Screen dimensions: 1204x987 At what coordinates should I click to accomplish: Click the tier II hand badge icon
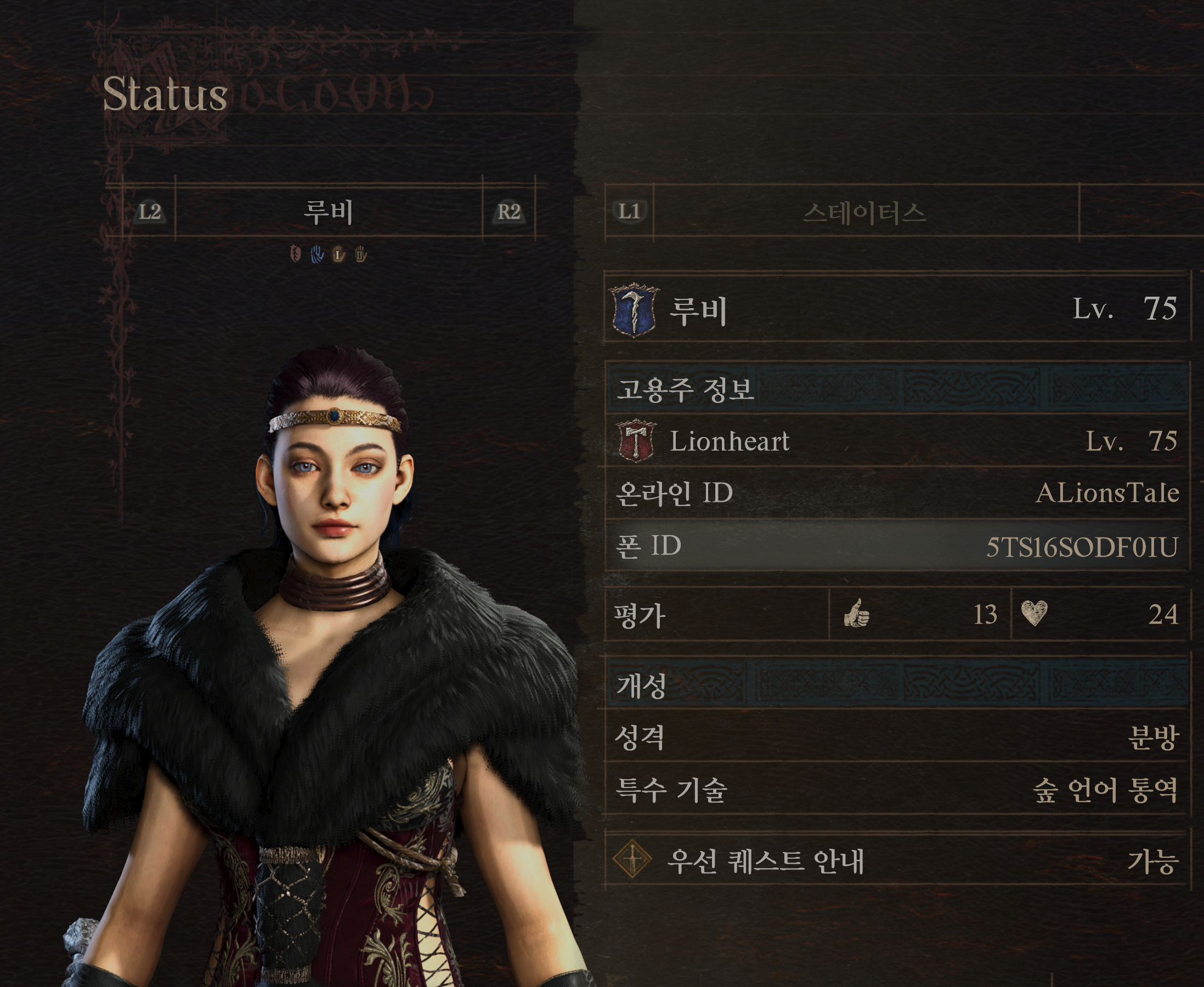coord(360,254)
